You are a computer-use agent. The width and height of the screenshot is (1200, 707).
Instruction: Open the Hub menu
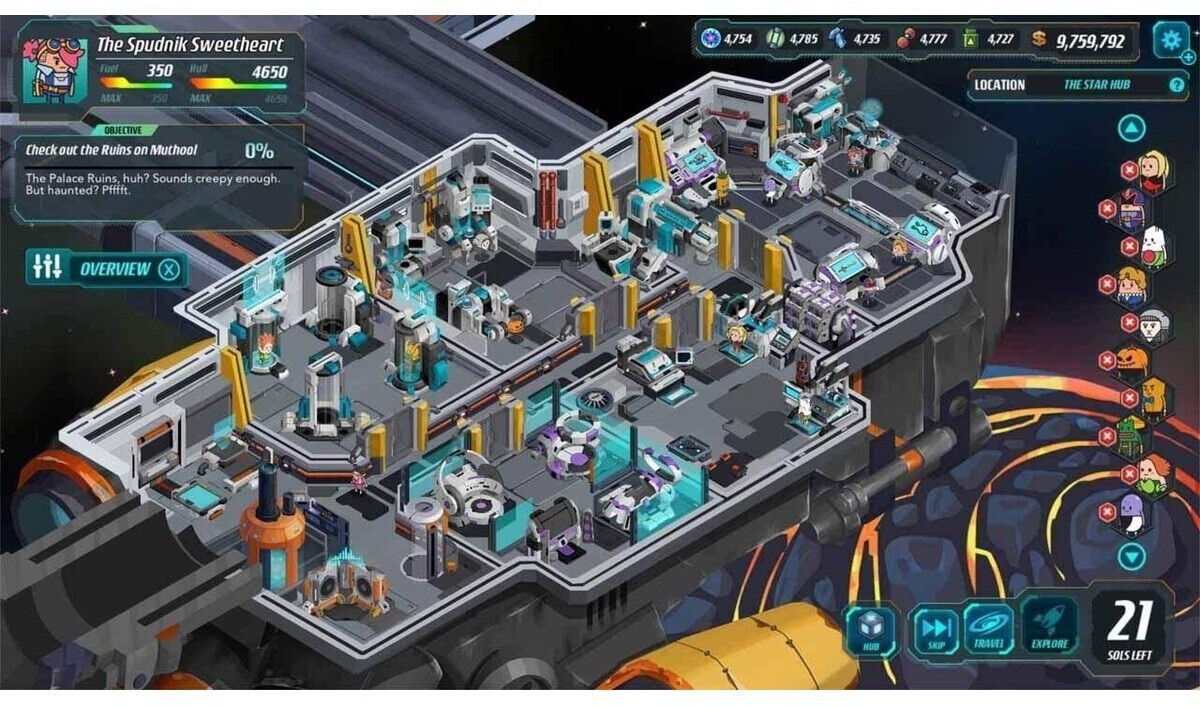871,630
